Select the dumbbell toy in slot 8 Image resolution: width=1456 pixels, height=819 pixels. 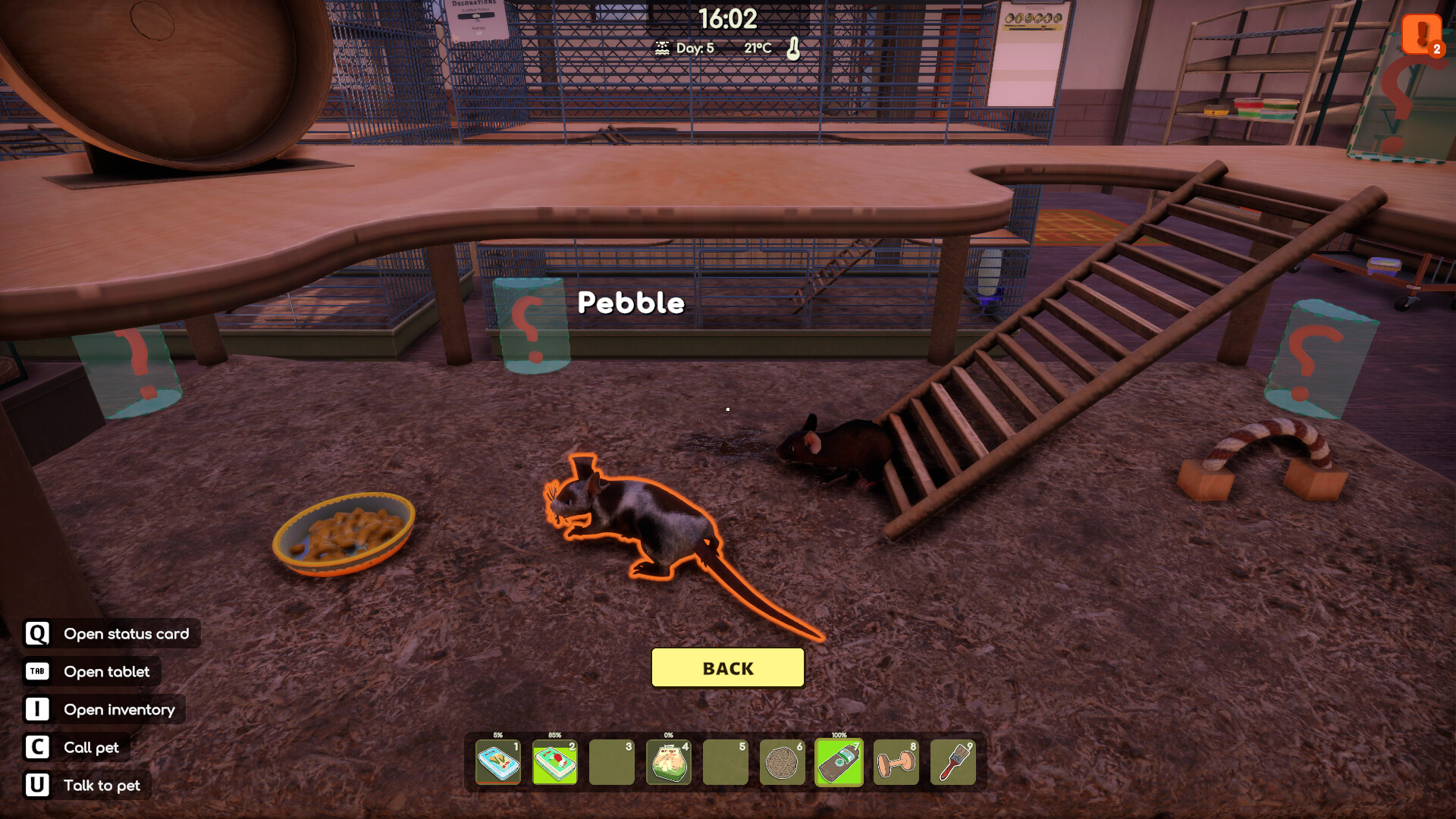896,762
